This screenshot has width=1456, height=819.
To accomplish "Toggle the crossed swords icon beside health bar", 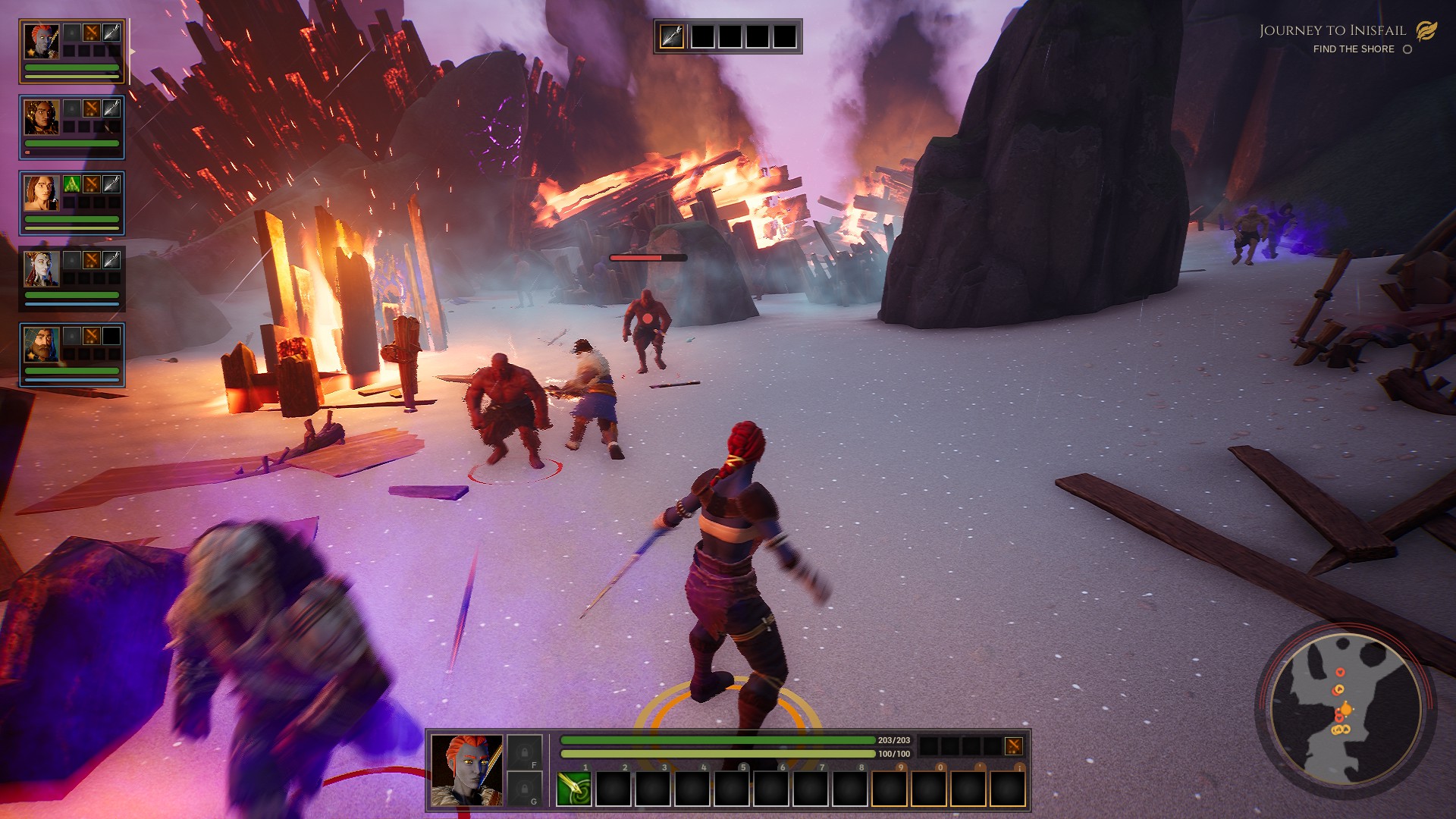I will 1013,746.
